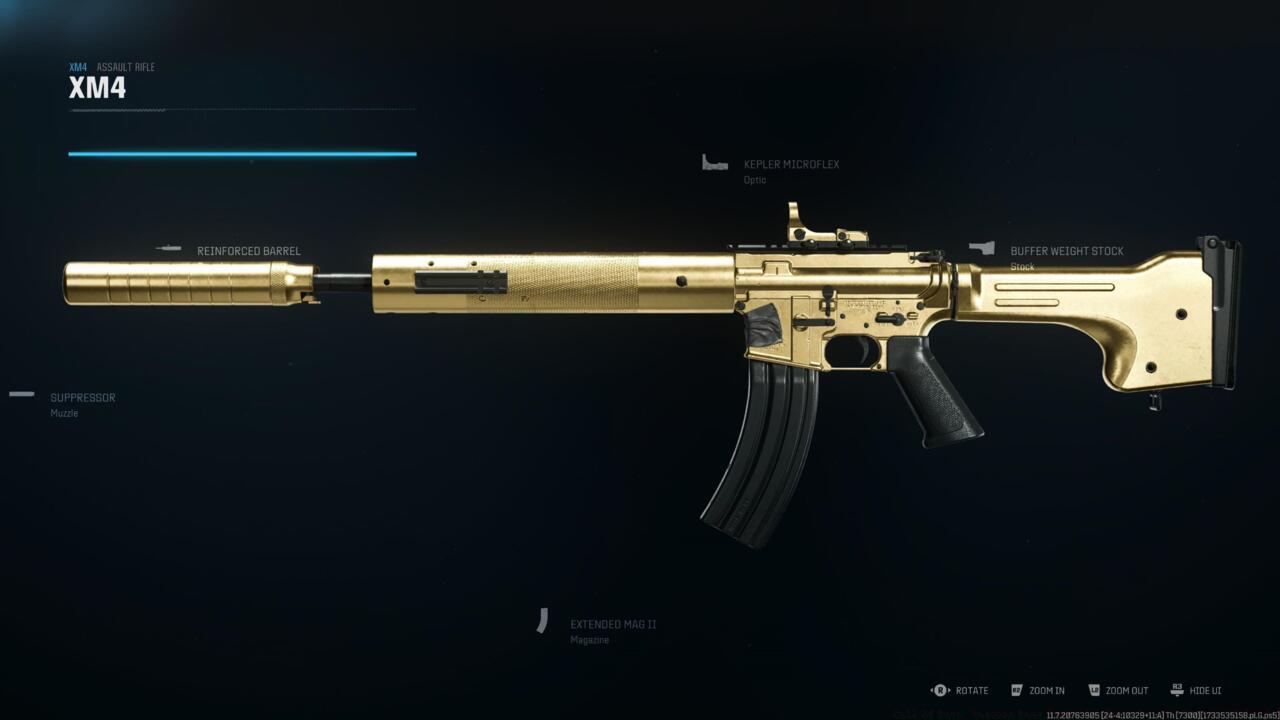This screenshot has width=1280, height=720.
Task: Select the Buffer Weight Stock attachment
Action: click(1066, 252)
